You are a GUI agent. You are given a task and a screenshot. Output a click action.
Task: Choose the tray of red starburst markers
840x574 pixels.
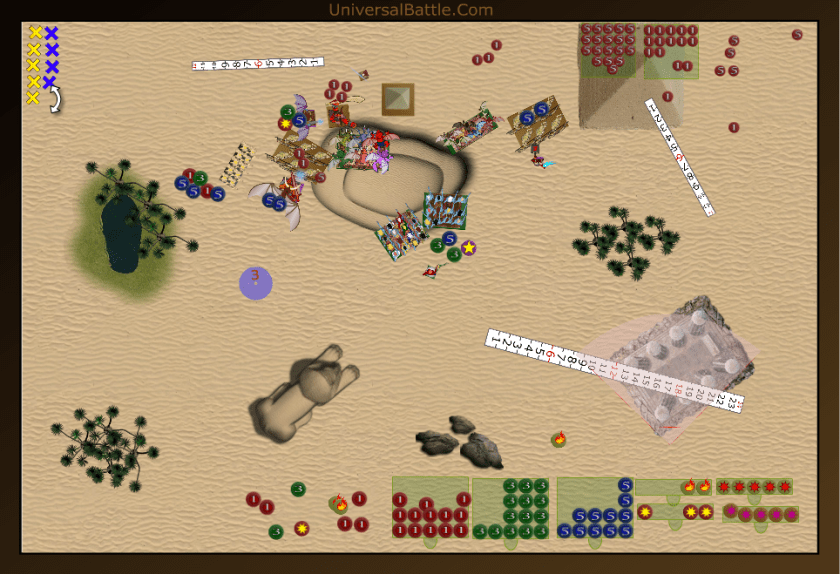[x=754, y=487]
